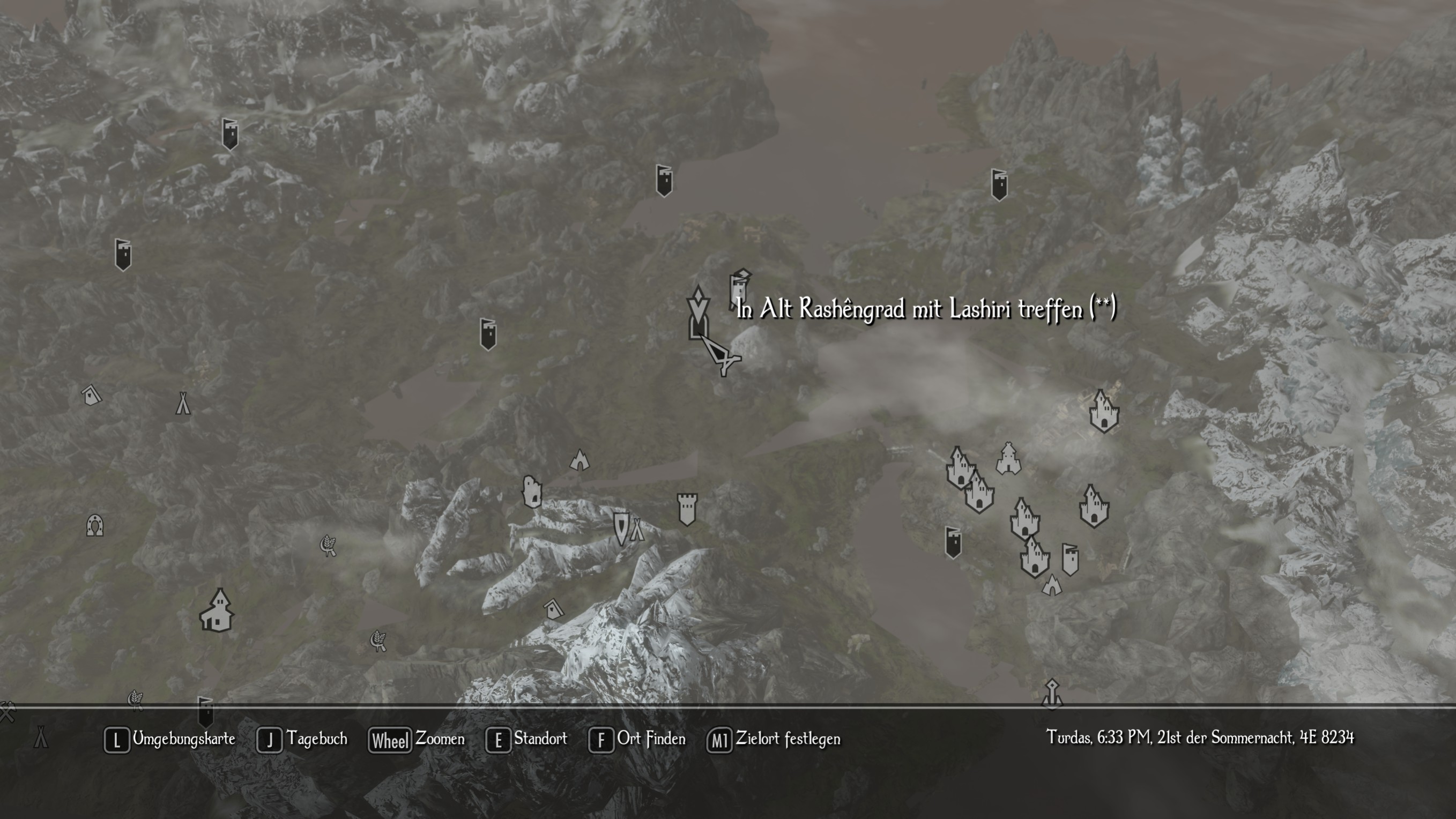
Task: Select the large chapel-shaped building marker
Action: [217, 611]
